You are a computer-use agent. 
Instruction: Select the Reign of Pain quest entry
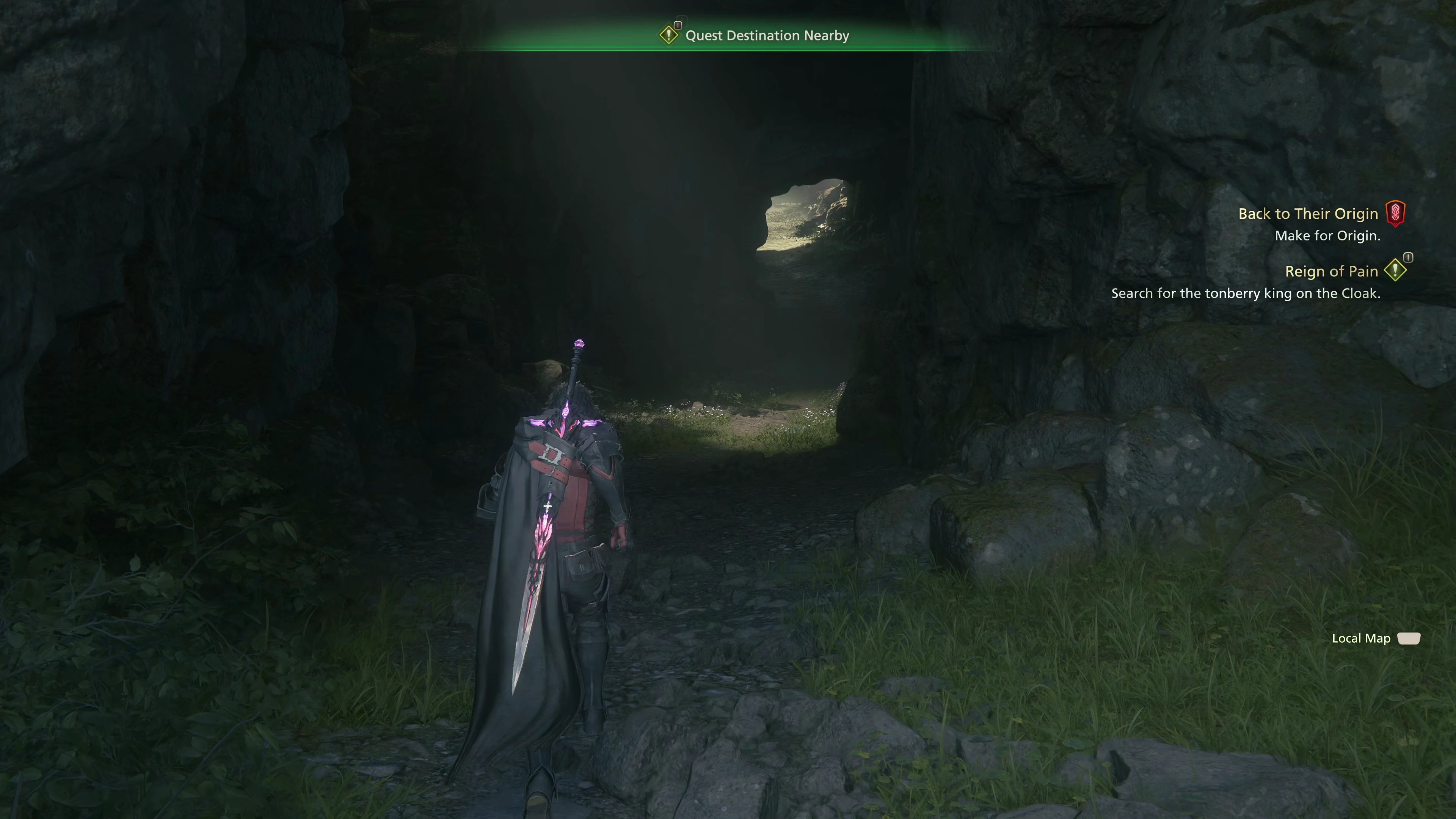[1331, 272]
